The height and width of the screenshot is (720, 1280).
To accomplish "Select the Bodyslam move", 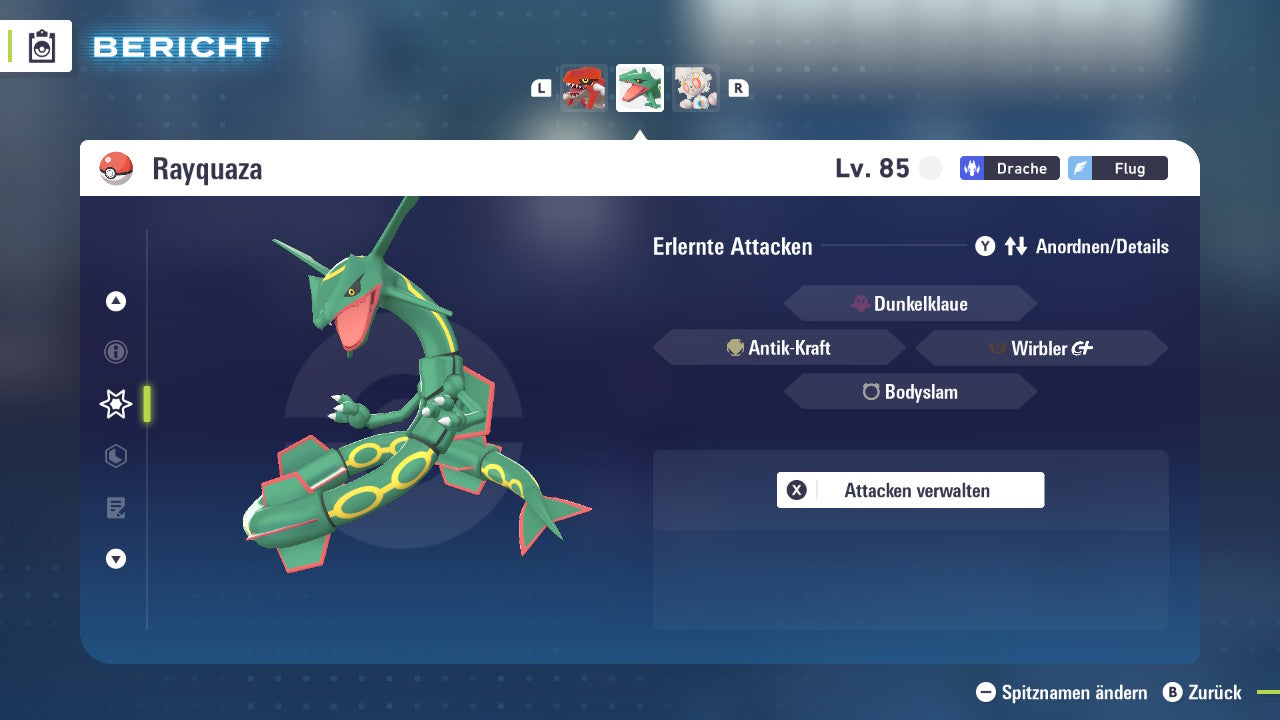I will coord(910,392).
